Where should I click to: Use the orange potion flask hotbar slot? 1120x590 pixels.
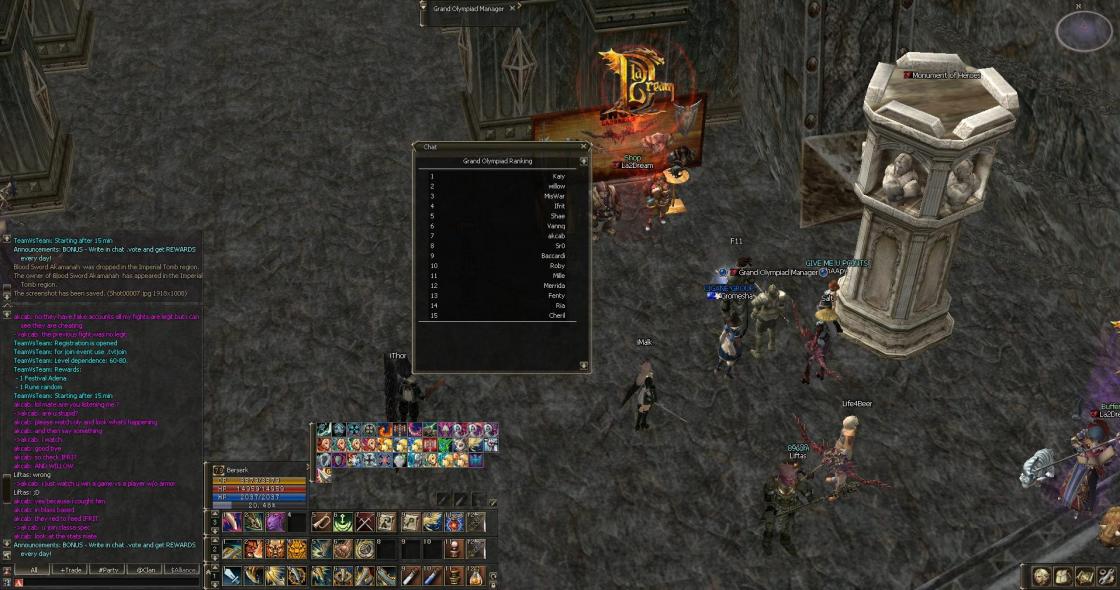[x=476, y=576]
